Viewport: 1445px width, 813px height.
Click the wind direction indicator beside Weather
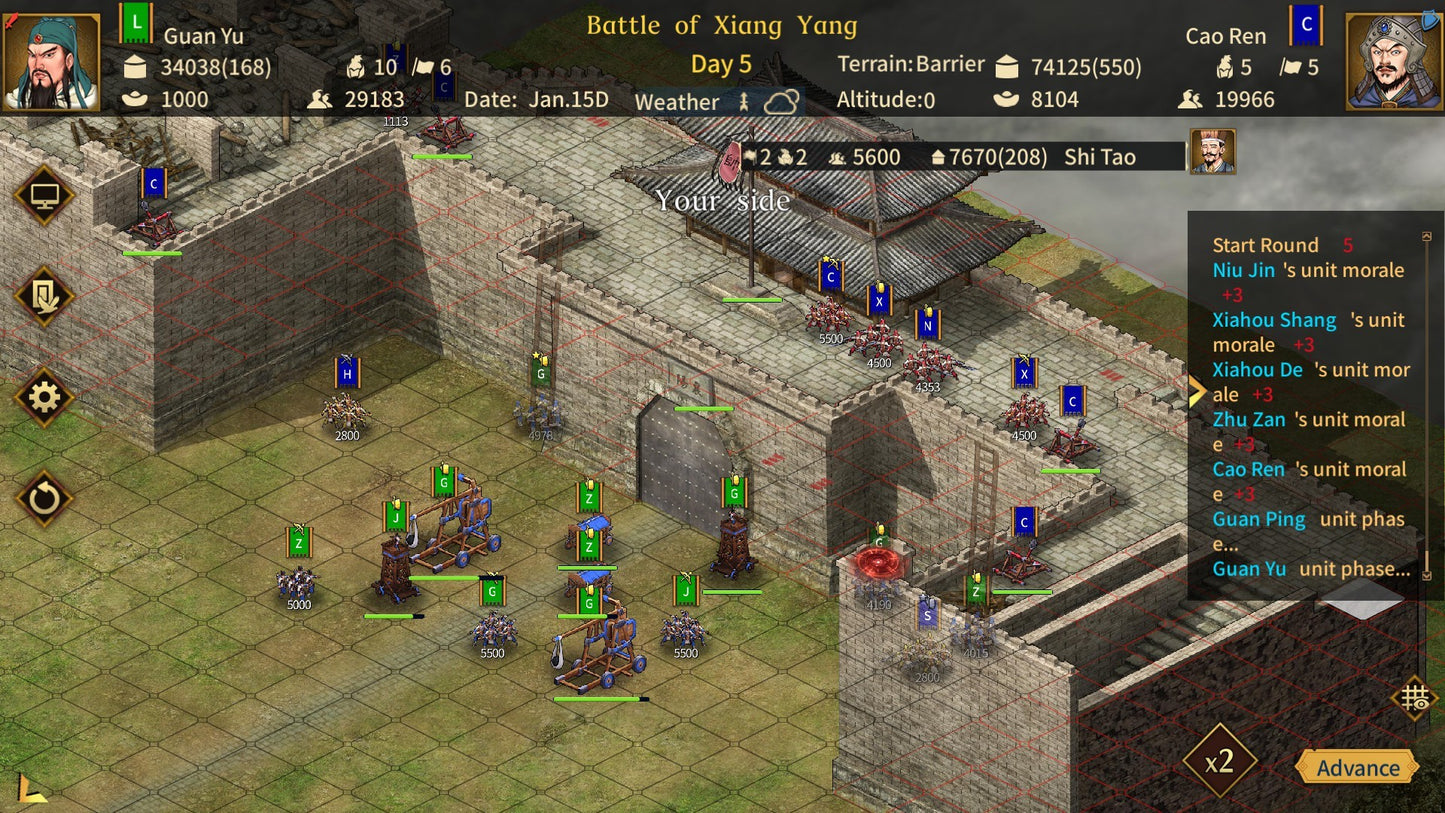pos(744,100)
